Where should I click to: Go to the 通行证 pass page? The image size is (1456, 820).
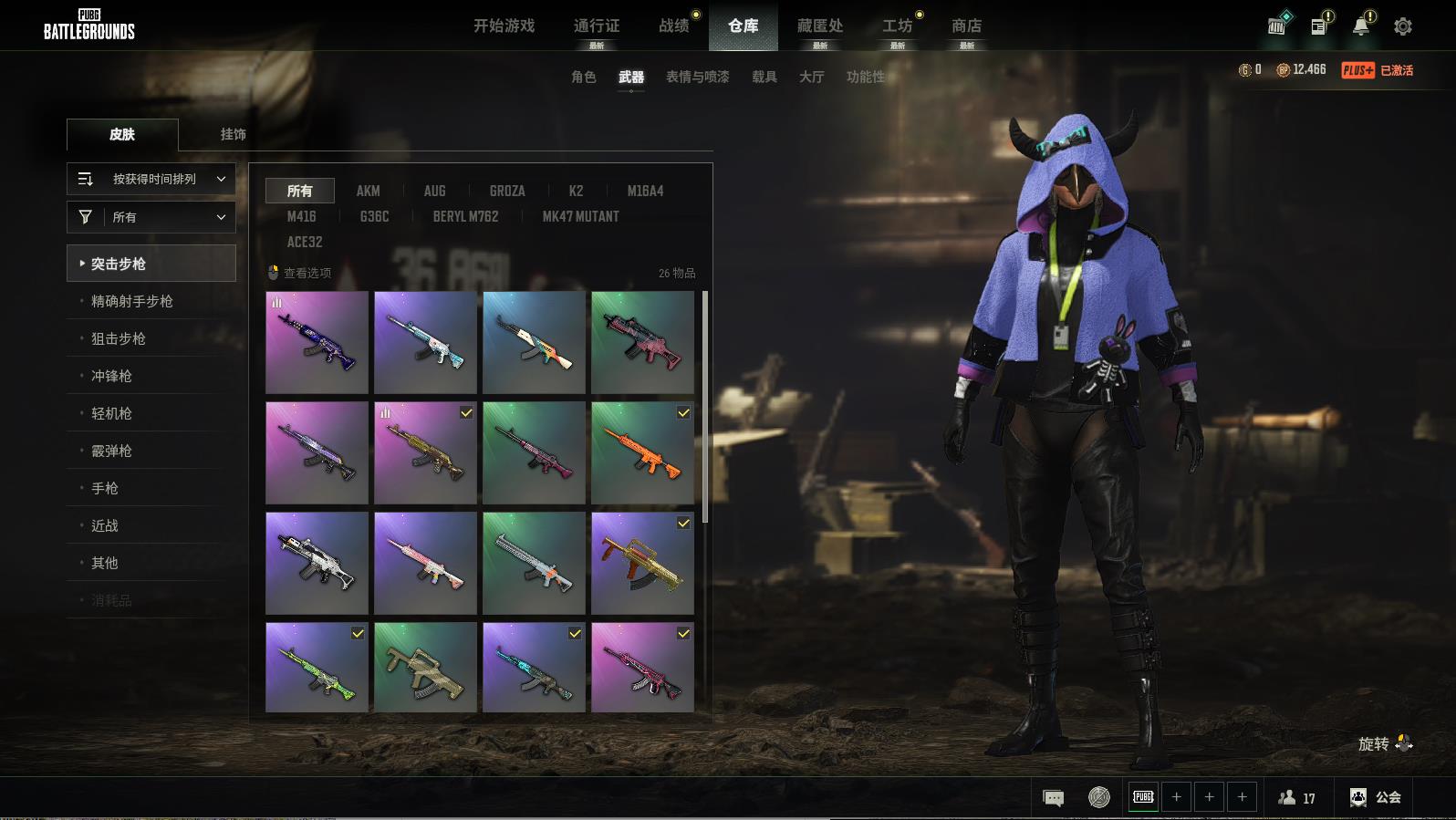597,26
